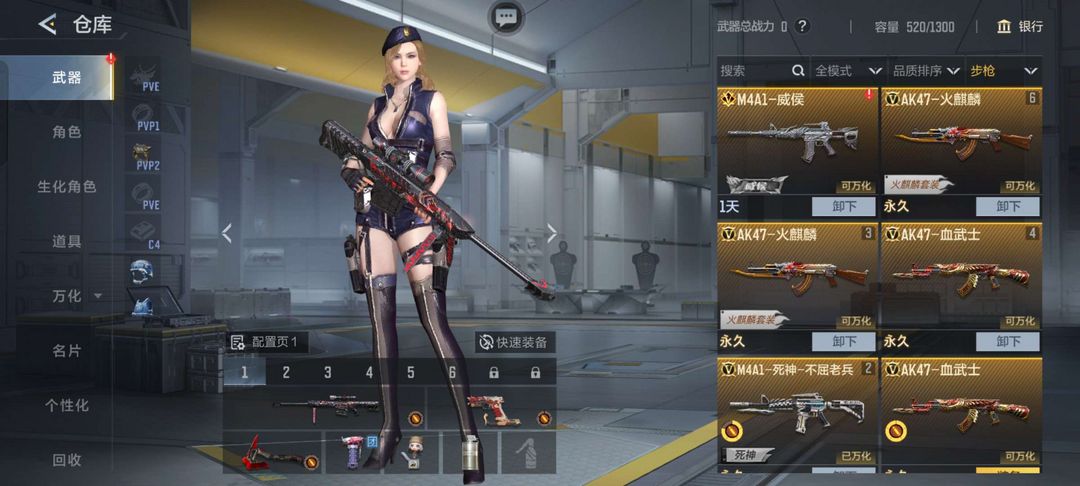
Task: Open the 步枪 weapon type dropdown
Action: 1003,71
